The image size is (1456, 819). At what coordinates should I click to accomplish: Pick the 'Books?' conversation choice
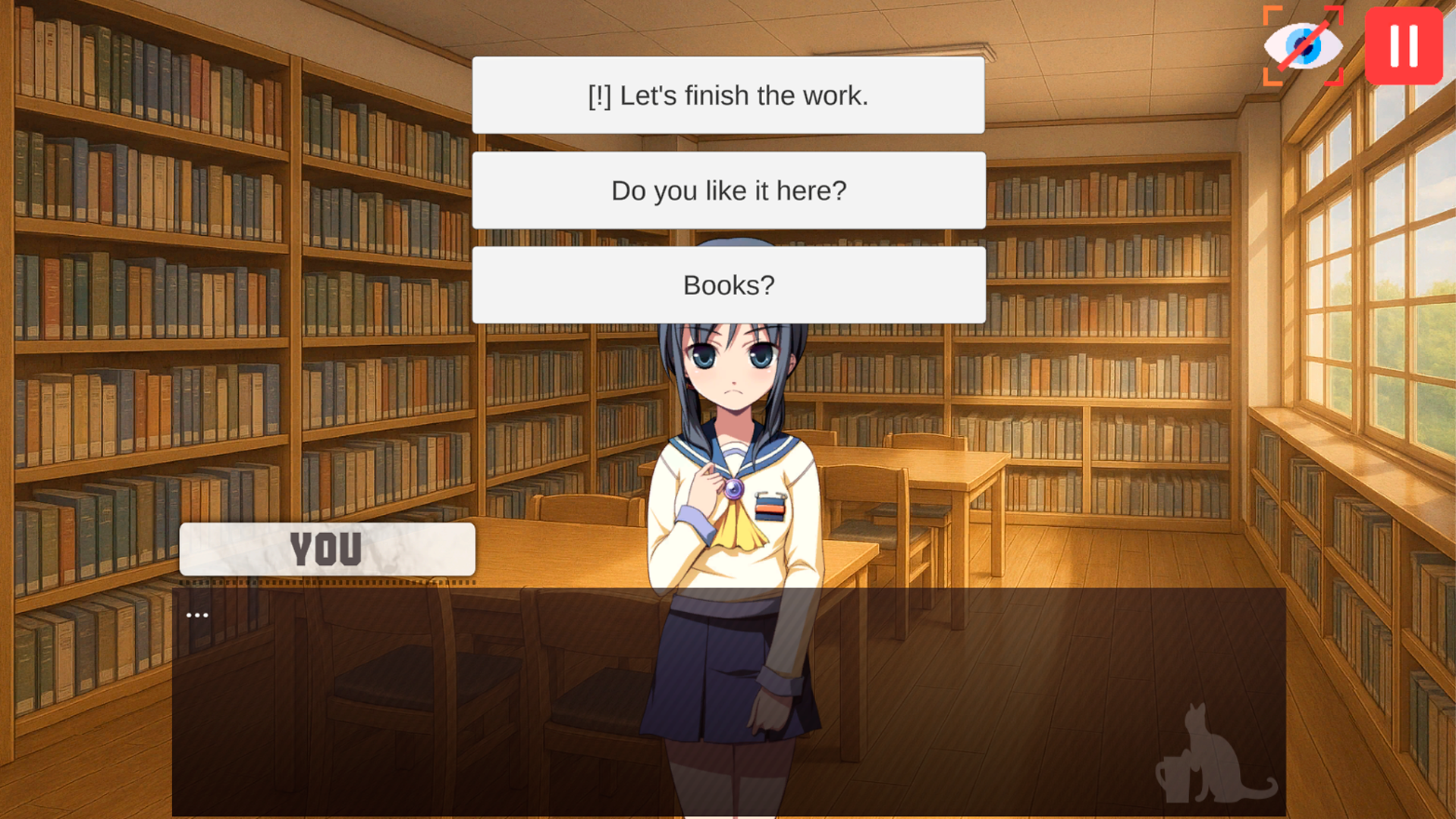(728, 284)
